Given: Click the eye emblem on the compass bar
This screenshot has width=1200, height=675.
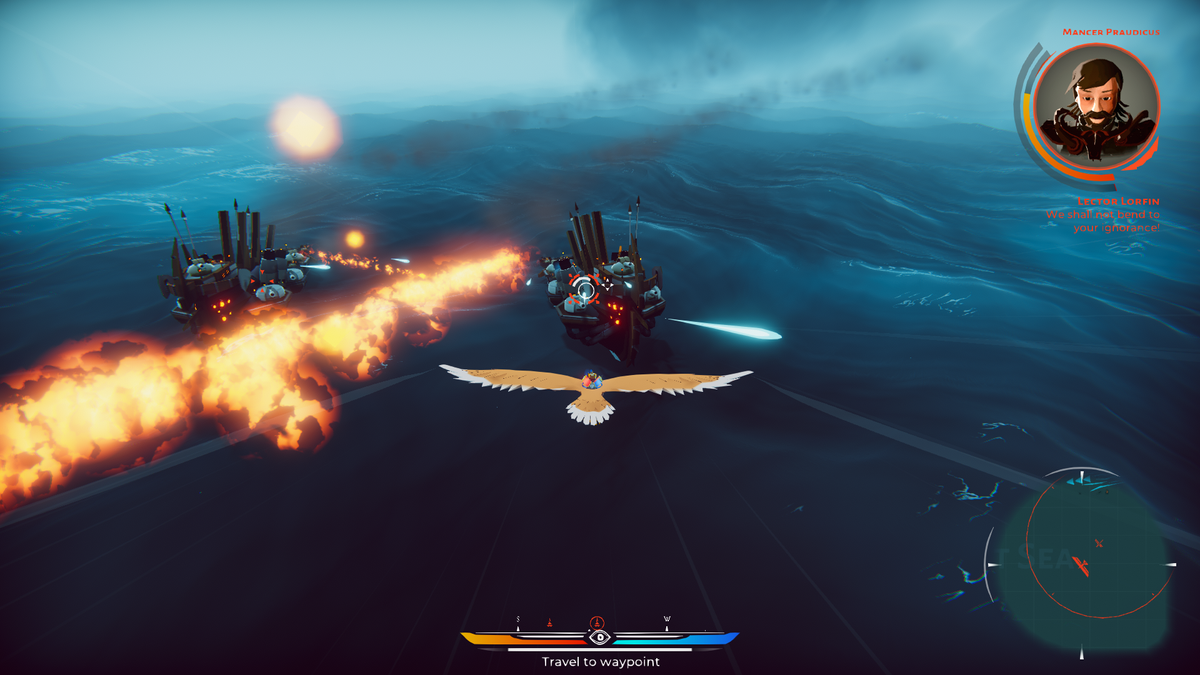Looking at the screenshot, I should (599, 637).
